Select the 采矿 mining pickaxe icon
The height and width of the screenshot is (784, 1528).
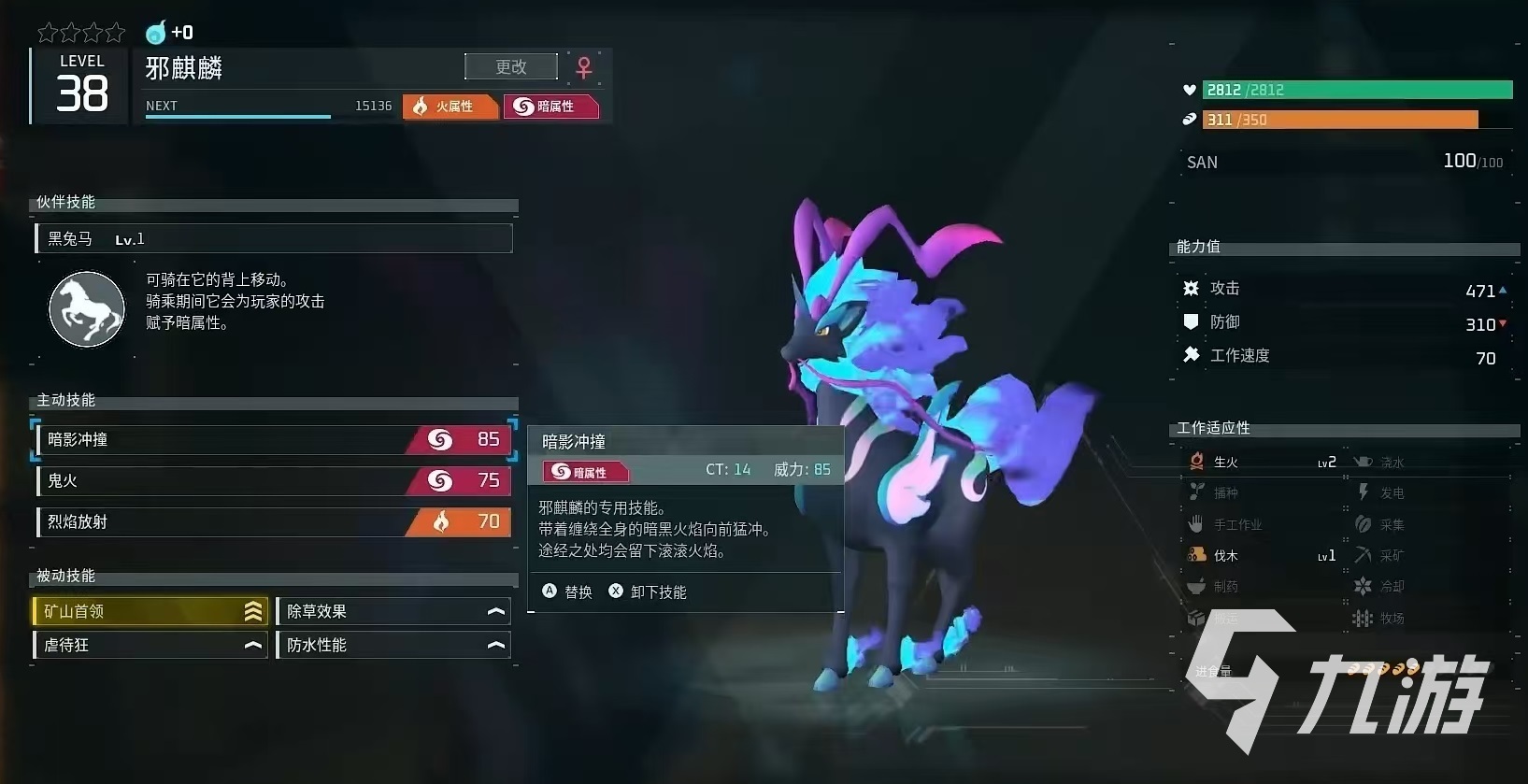click(x=1364, y=554)
